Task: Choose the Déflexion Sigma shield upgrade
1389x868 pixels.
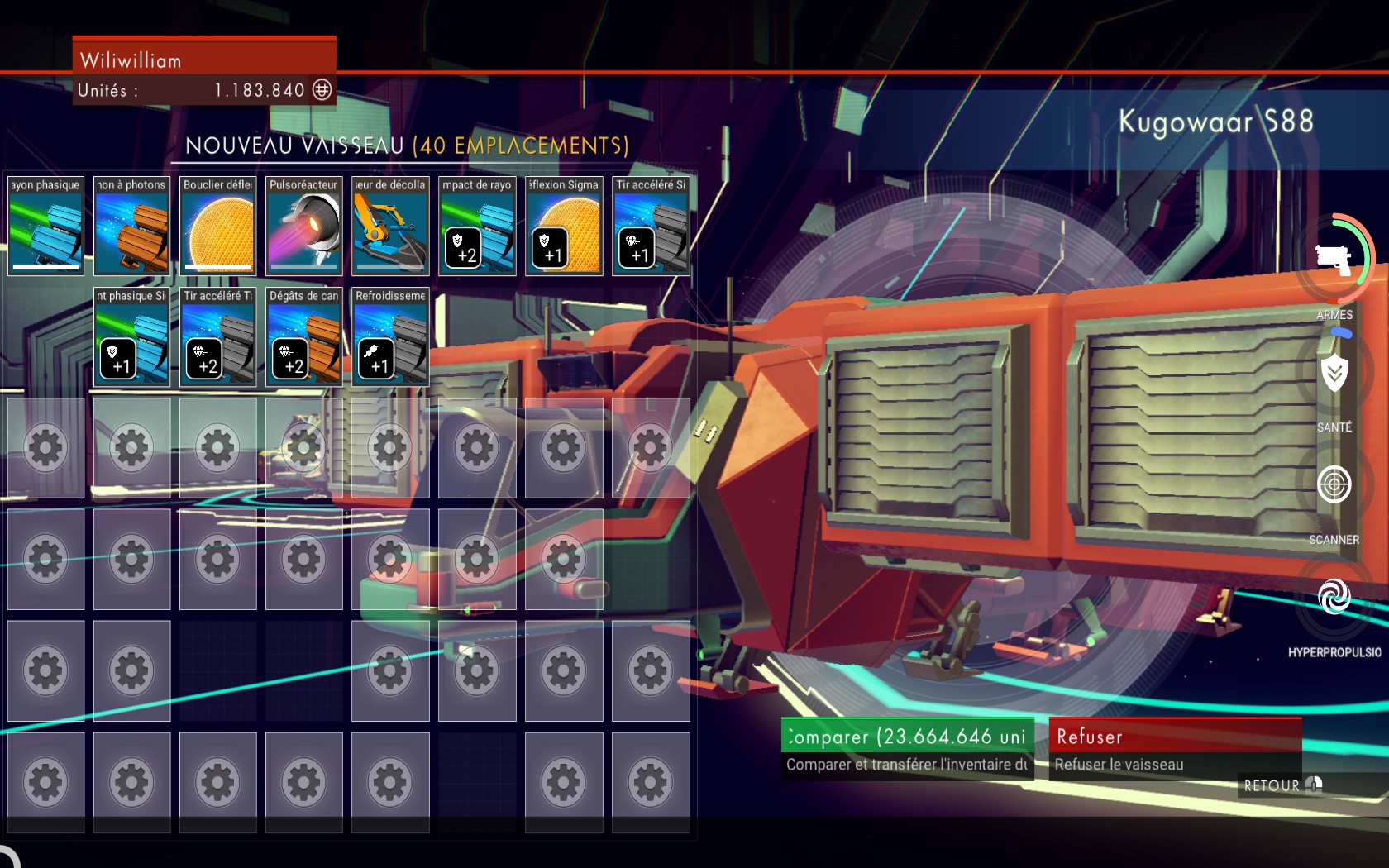Action: tap(564, 226)
